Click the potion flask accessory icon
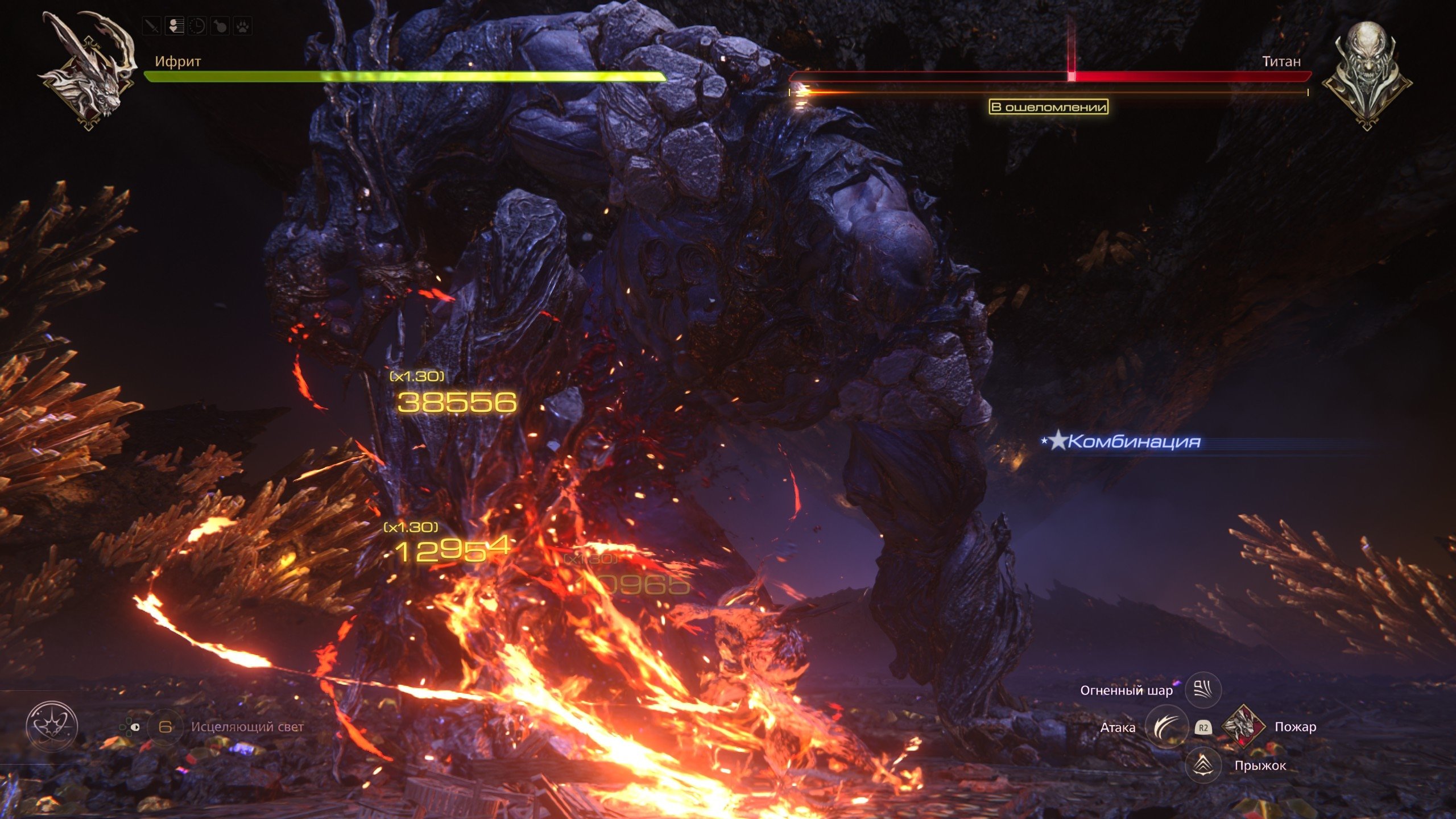This screenshot has width=1456, height=819. coord(220,26)
